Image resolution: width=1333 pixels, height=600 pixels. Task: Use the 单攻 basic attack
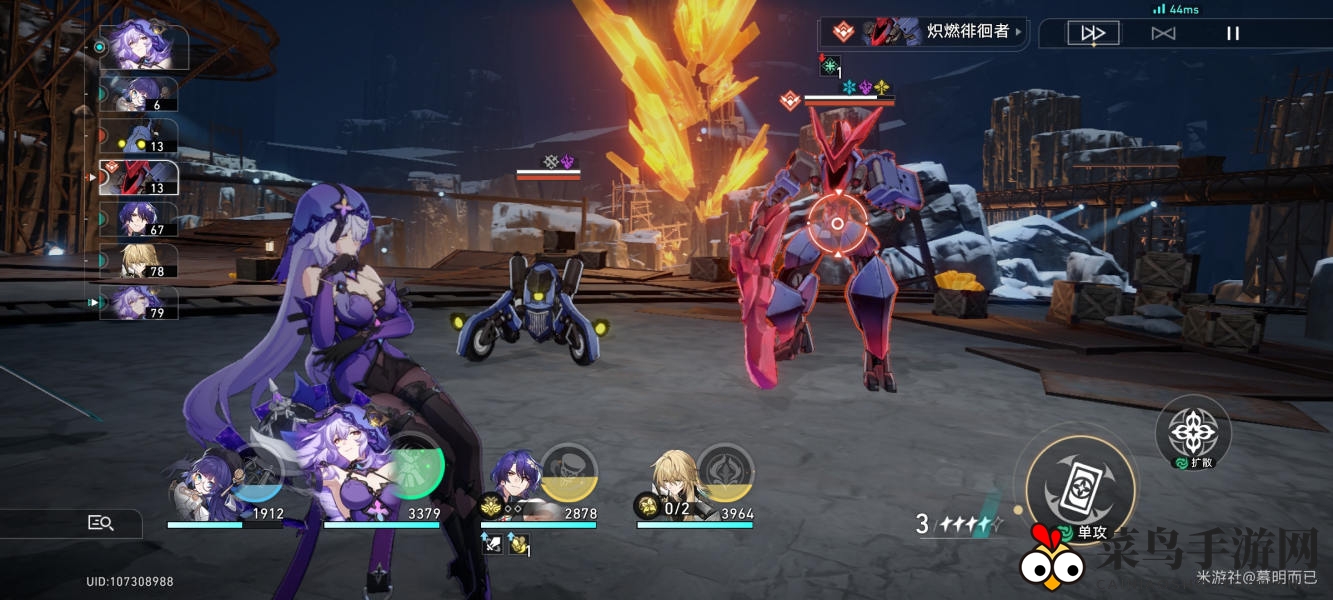pos(1080,482)
